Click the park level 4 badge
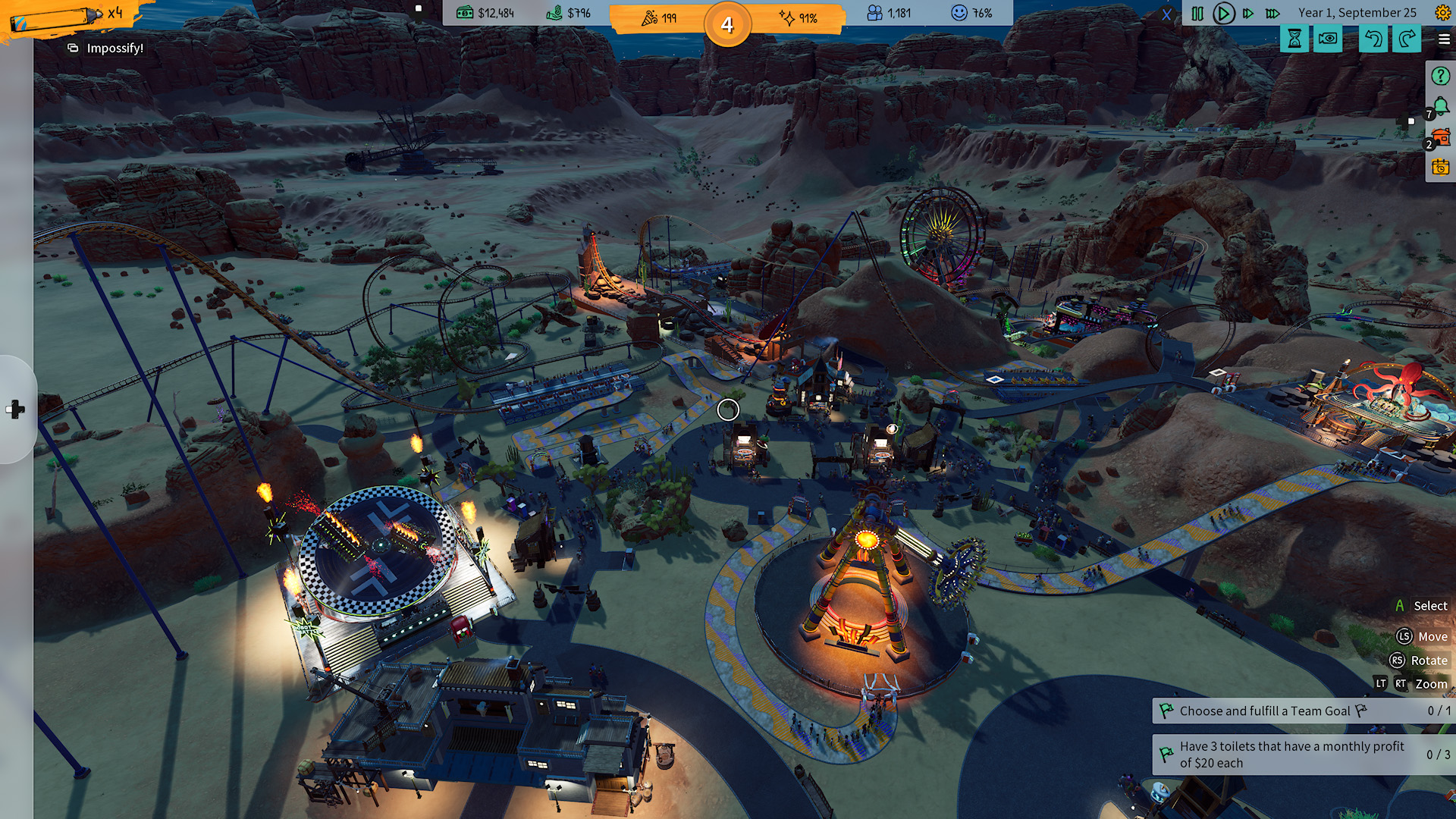1456x819 pixels. click(x=727, y=25)
